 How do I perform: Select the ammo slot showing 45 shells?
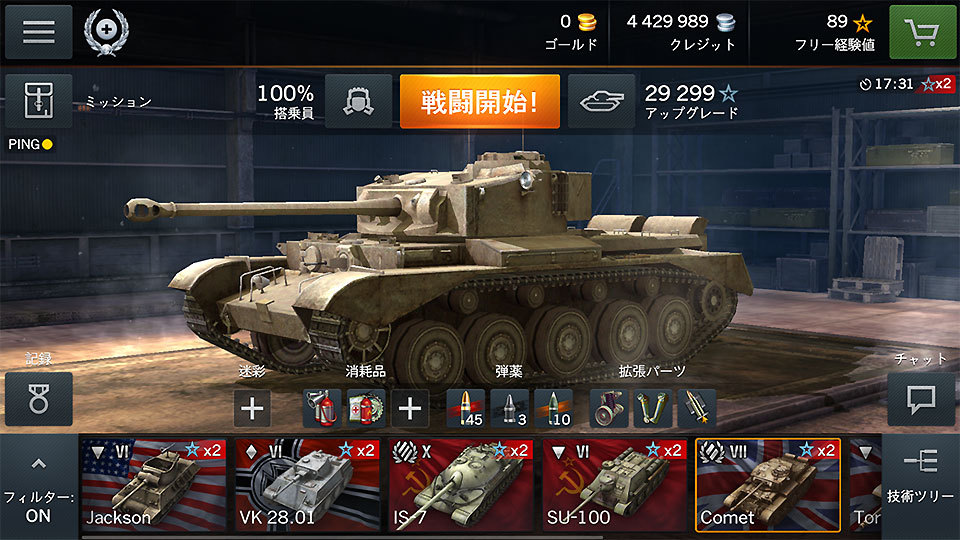tap(466, 408)
